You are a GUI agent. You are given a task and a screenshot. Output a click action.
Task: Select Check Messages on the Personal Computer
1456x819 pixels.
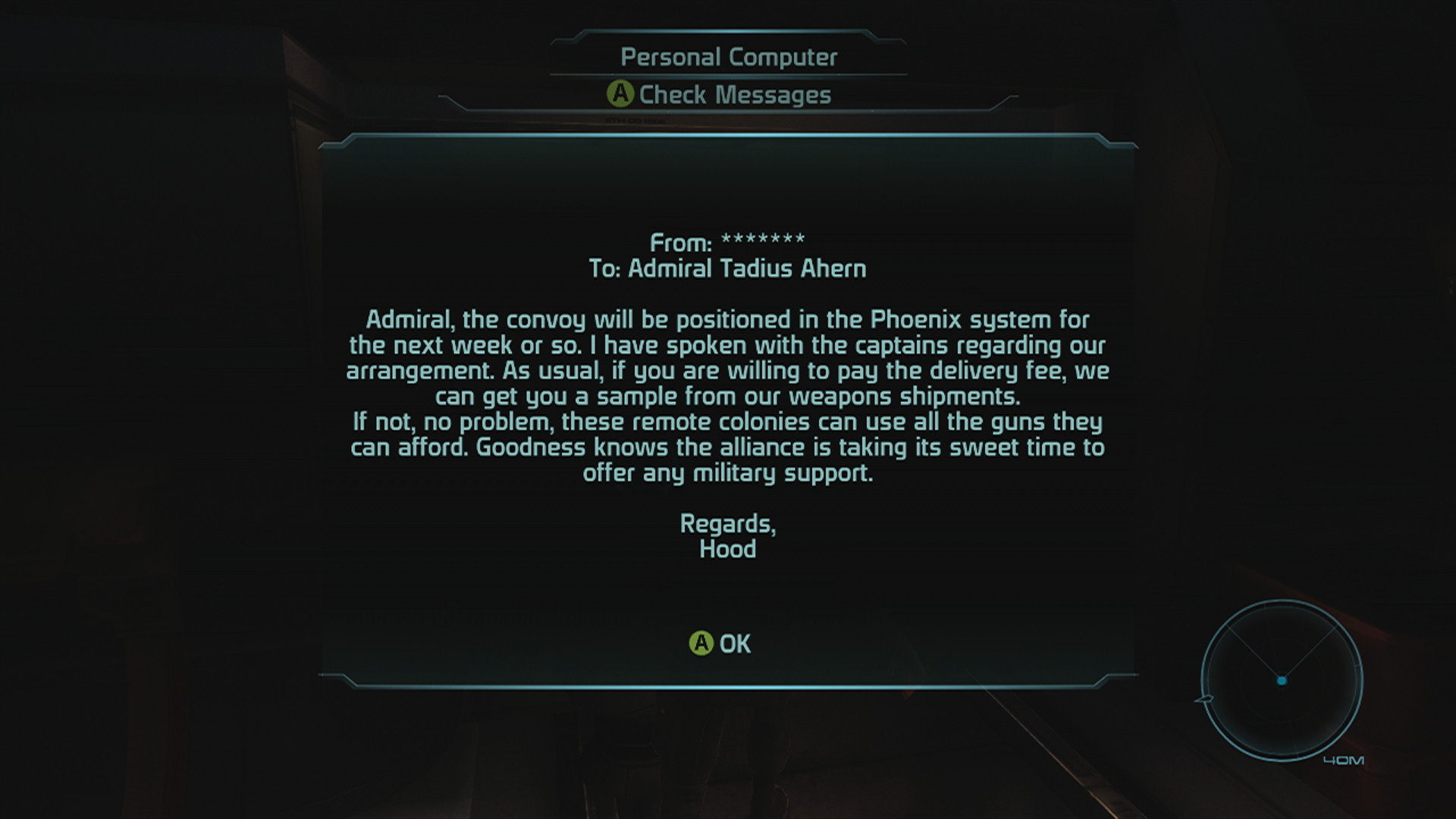[720, 95]
